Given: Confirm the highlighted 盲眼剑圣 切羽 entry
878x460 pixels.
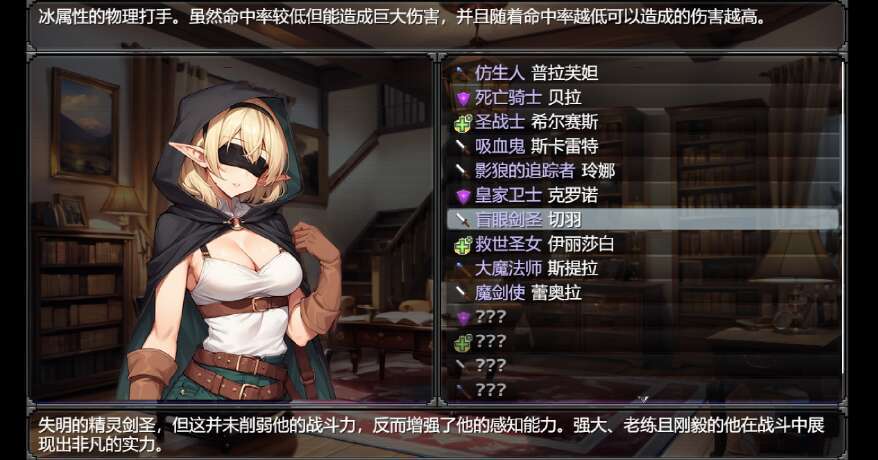Looking at the screenshot, I should click(536, 219).
